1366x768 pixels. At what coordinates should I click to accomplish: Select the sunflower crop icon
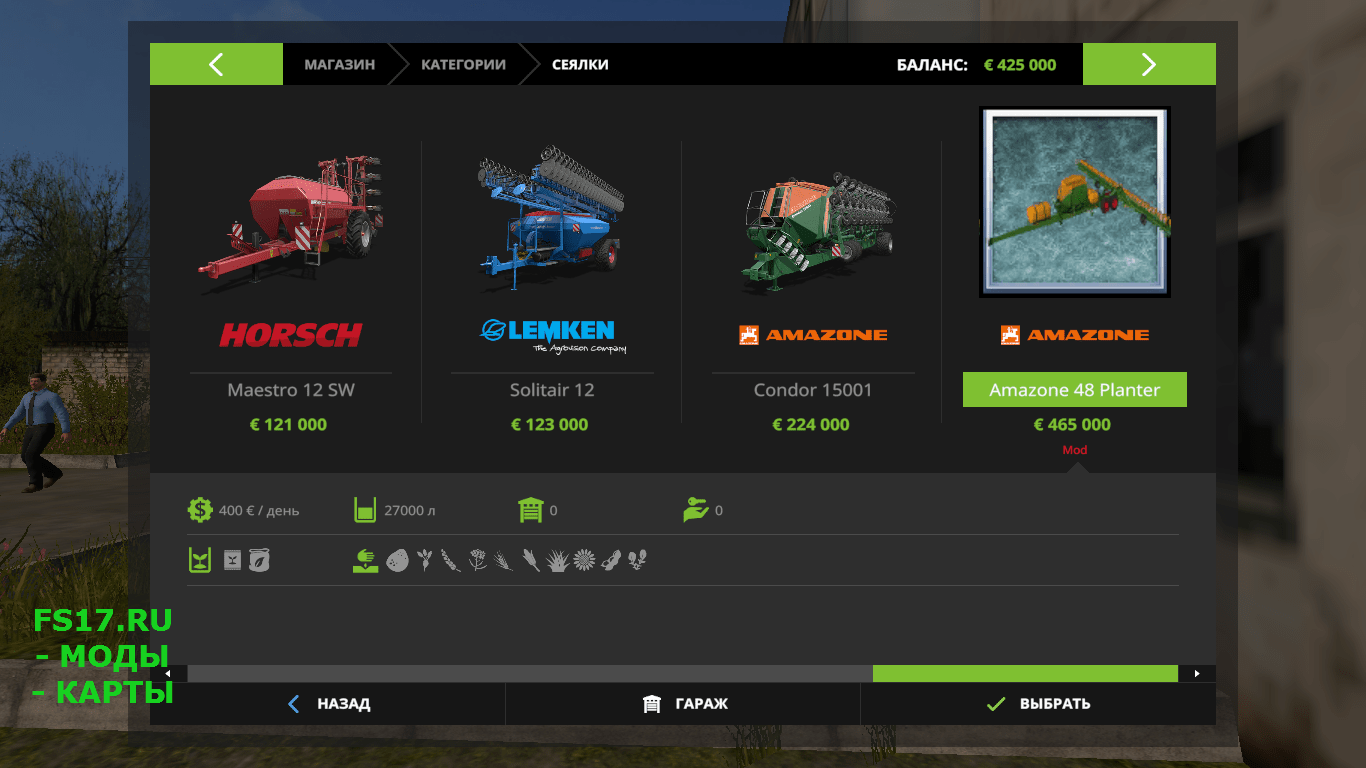[x=585, y=560]
